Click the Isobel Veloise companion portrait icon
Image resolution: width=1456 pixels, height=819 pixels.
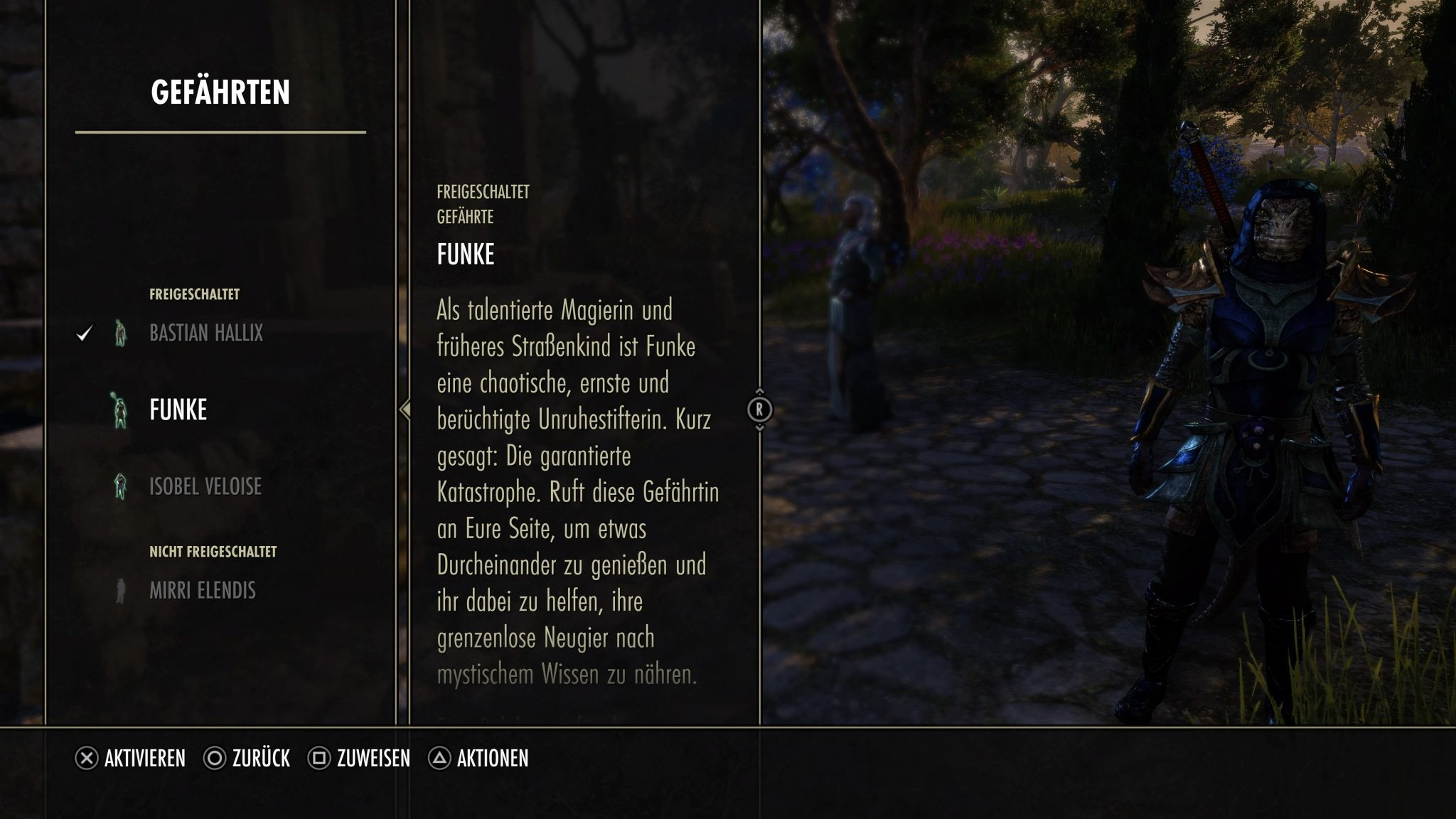point(119,486)
